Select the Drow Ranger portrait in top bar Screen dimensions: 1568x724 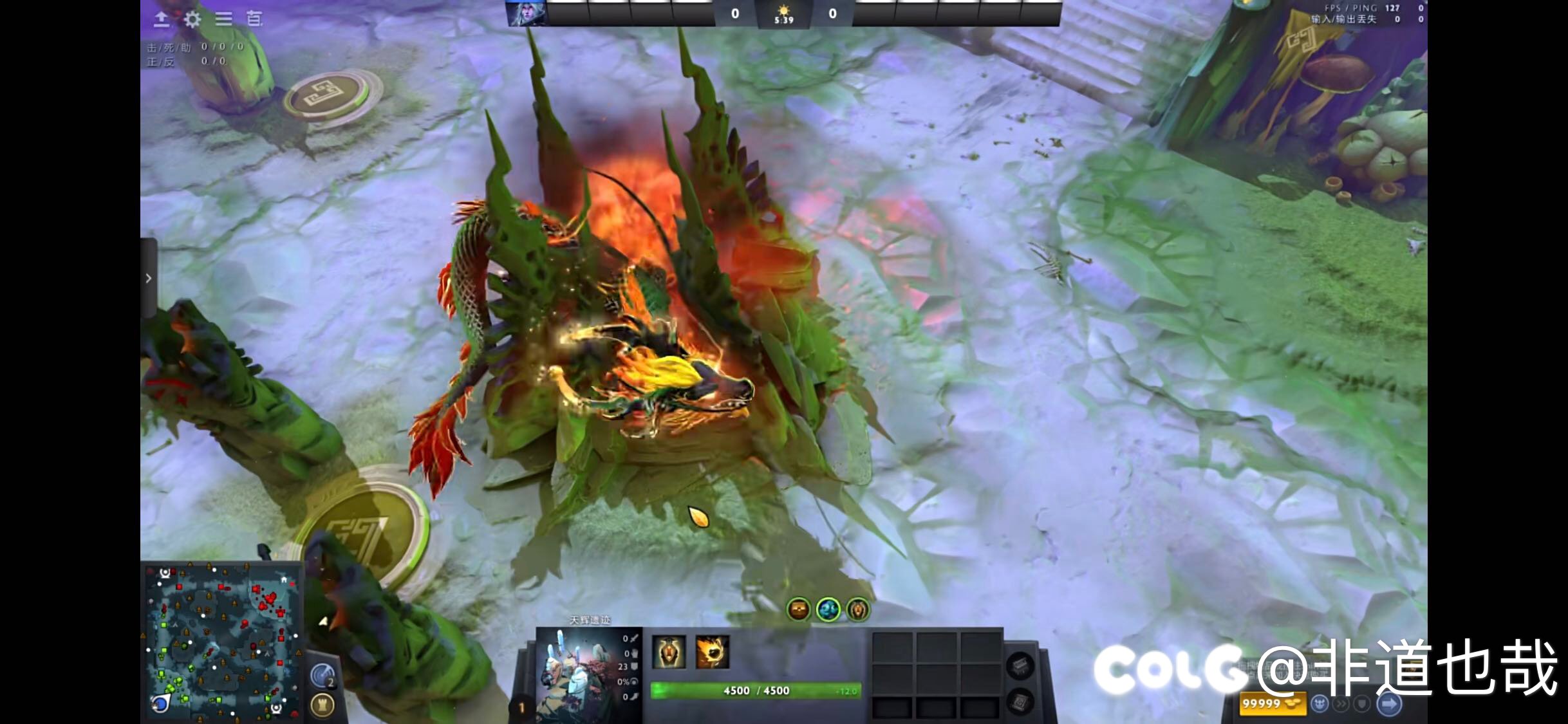(x=525, y=13)
